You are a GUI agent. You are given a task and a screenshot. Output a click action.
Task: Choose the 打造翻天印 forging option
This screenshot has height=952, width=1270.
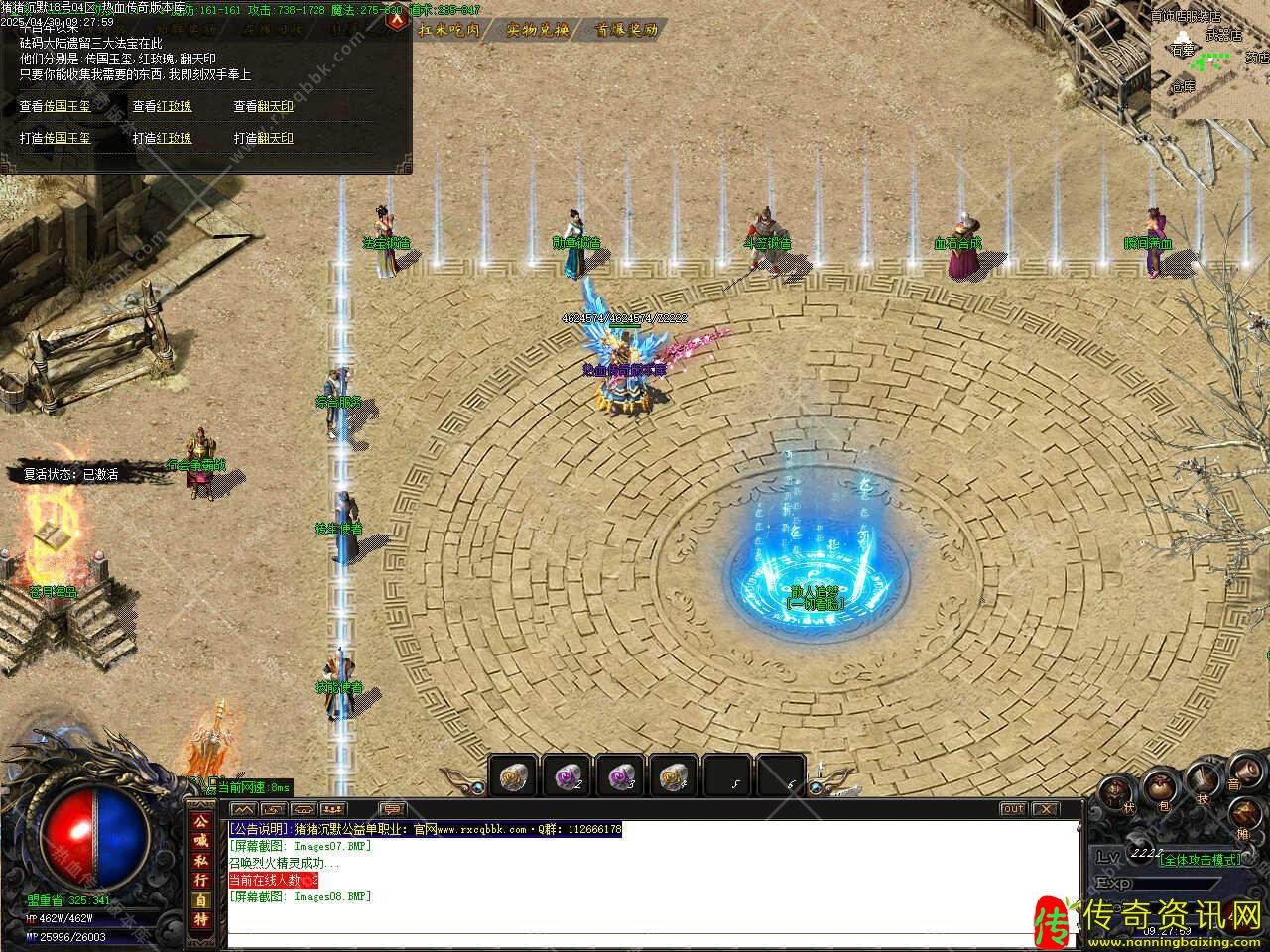pos(263,138)
